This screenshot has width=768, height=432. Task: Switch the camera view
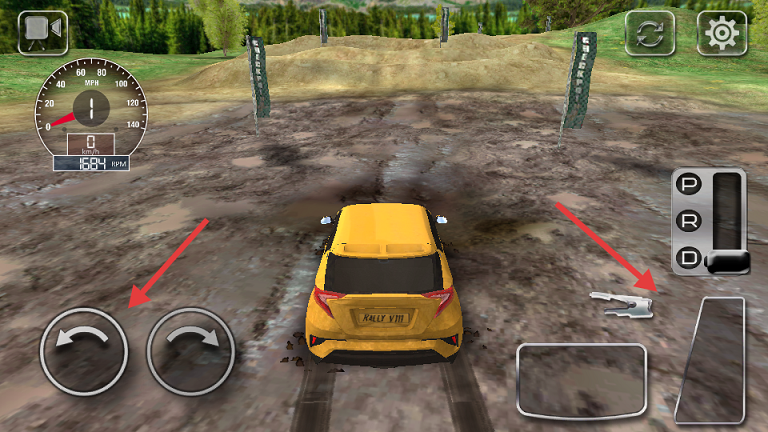43,32
